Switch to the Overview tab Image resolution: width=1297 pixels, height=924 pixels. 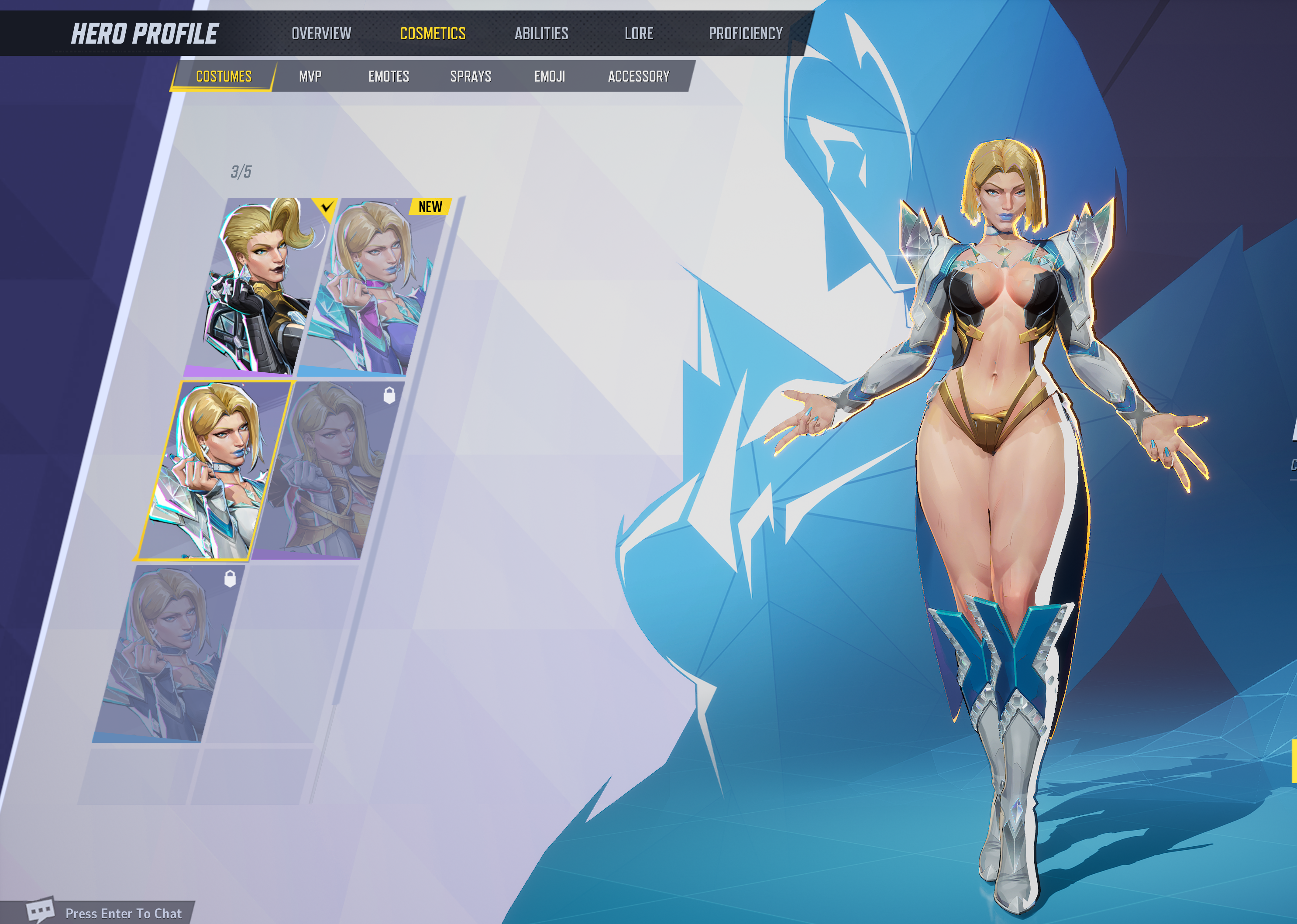pos(321,34)
